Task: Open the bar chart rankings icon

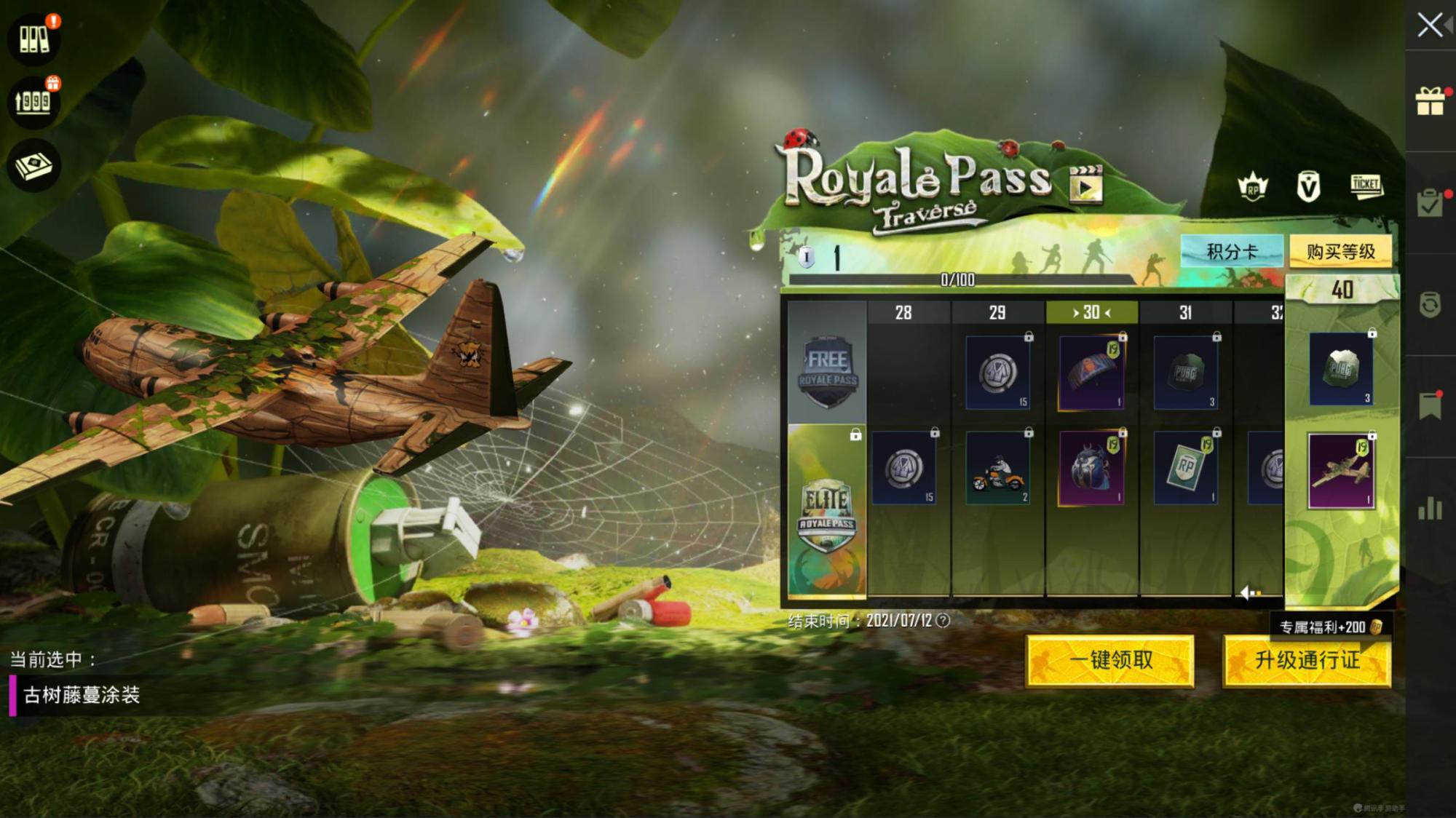Action: click(x=1431, y=509)
